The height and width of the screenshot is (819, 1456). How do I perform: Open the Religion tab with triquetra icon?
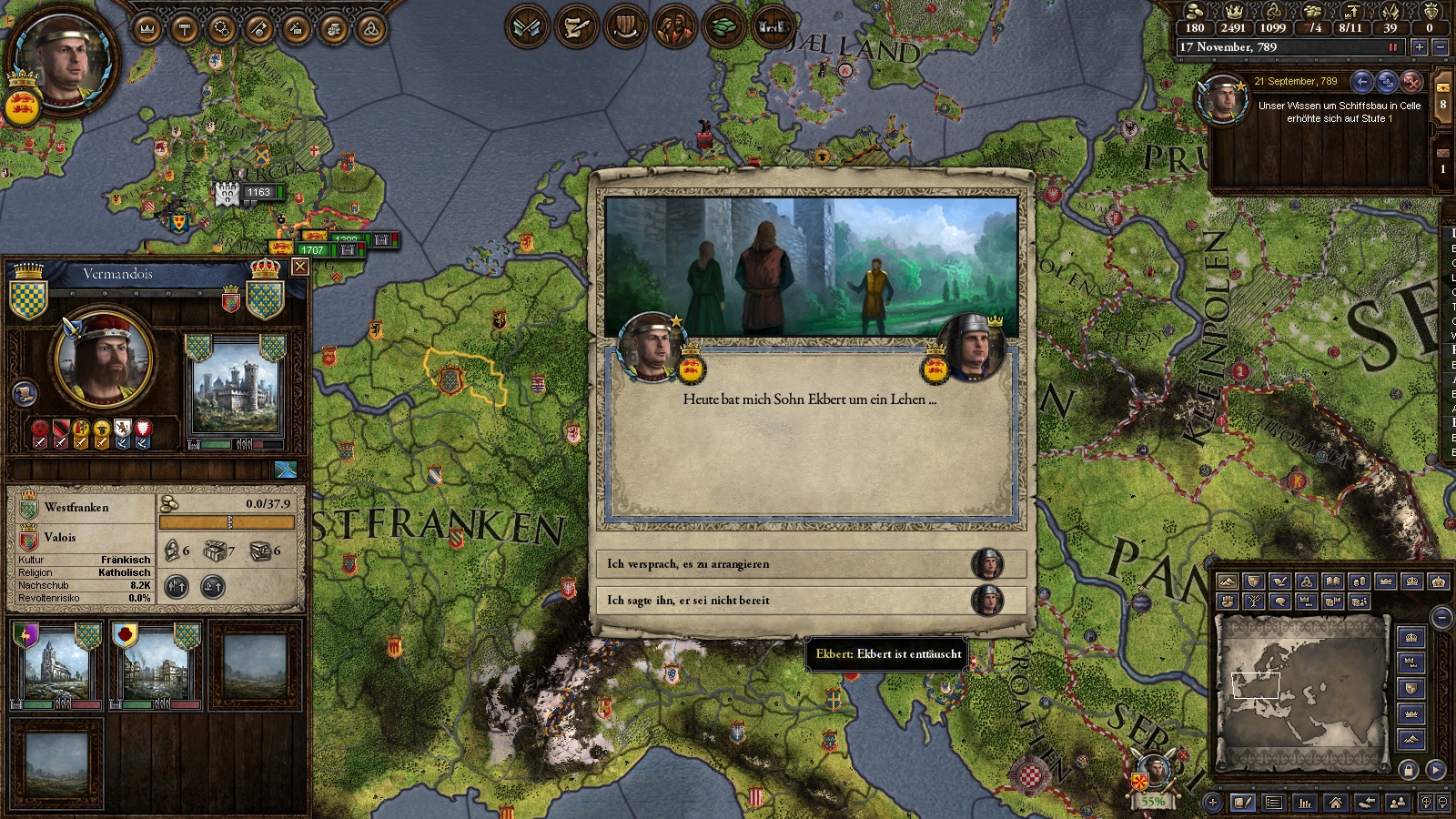pos(370,29)
